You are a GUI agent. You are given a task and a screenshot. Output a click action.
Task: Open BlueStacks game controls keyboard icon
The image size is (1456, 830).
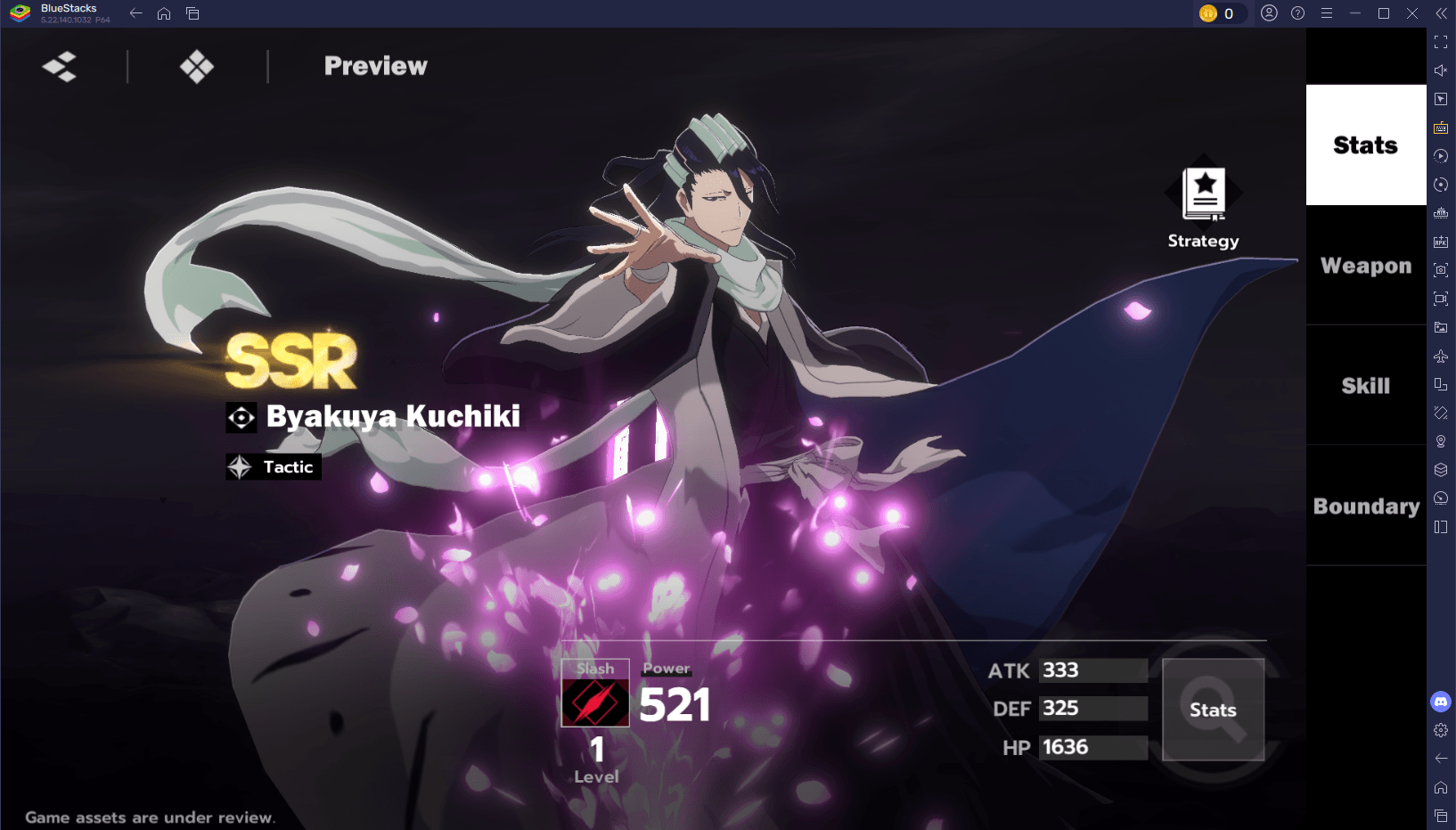pyautogui.click(x=1441, y=127)
